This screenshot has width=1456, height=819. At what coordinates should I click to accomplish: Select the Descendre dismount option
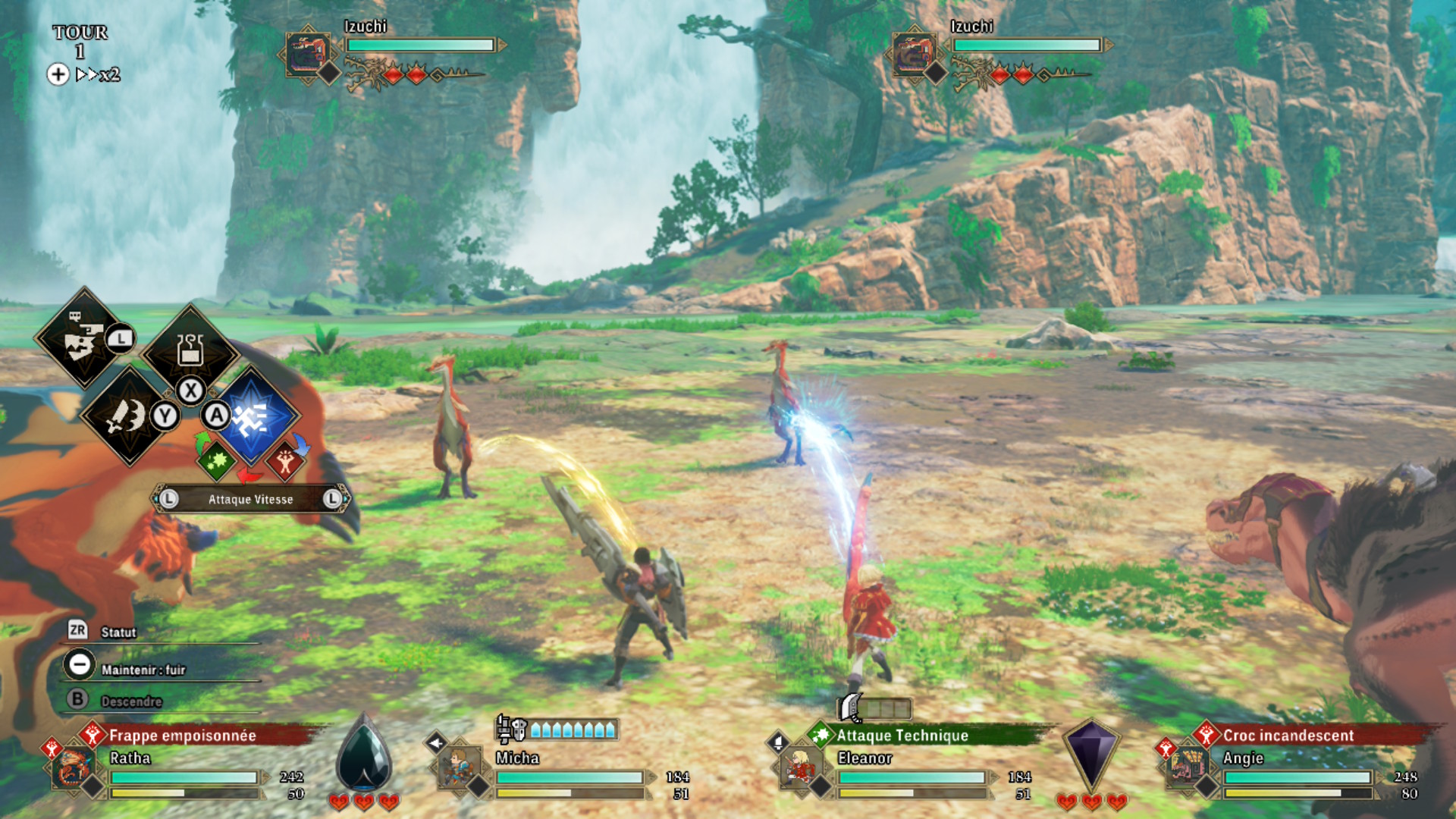[130, 701]
